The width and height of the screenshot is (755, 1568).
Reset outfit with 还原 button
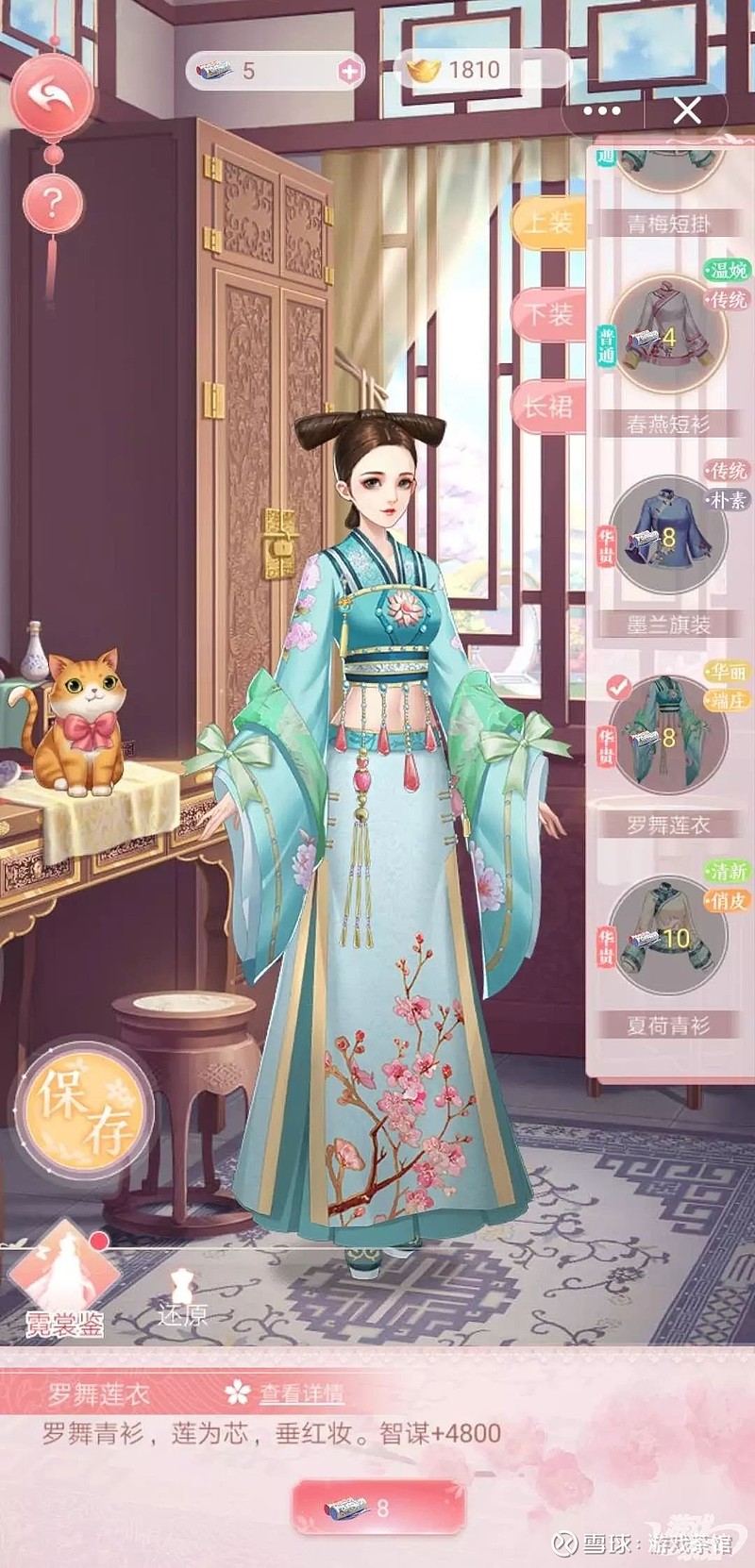coord(181,1298)
